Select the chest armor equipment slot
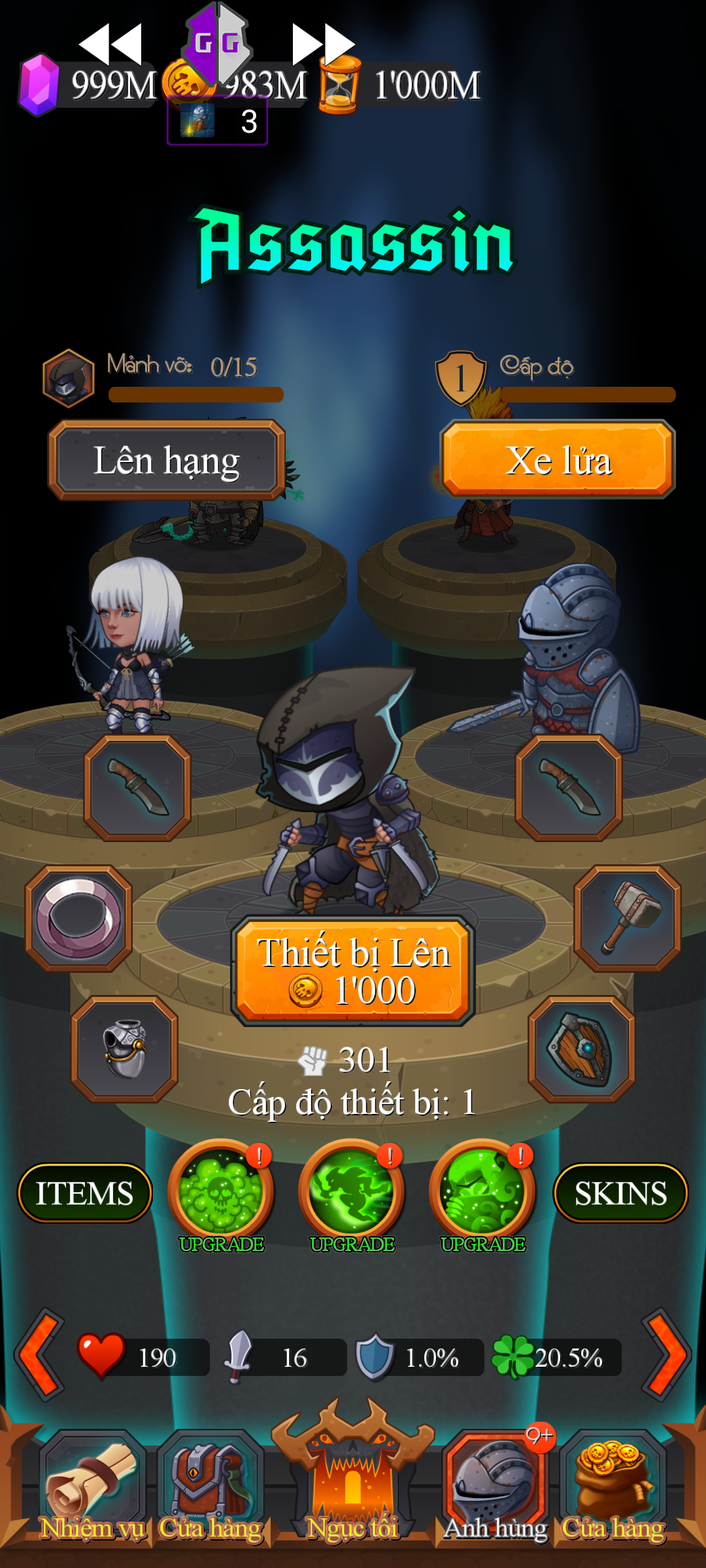The width and height of the screenshot is (706, 1568). (124, 1049)
